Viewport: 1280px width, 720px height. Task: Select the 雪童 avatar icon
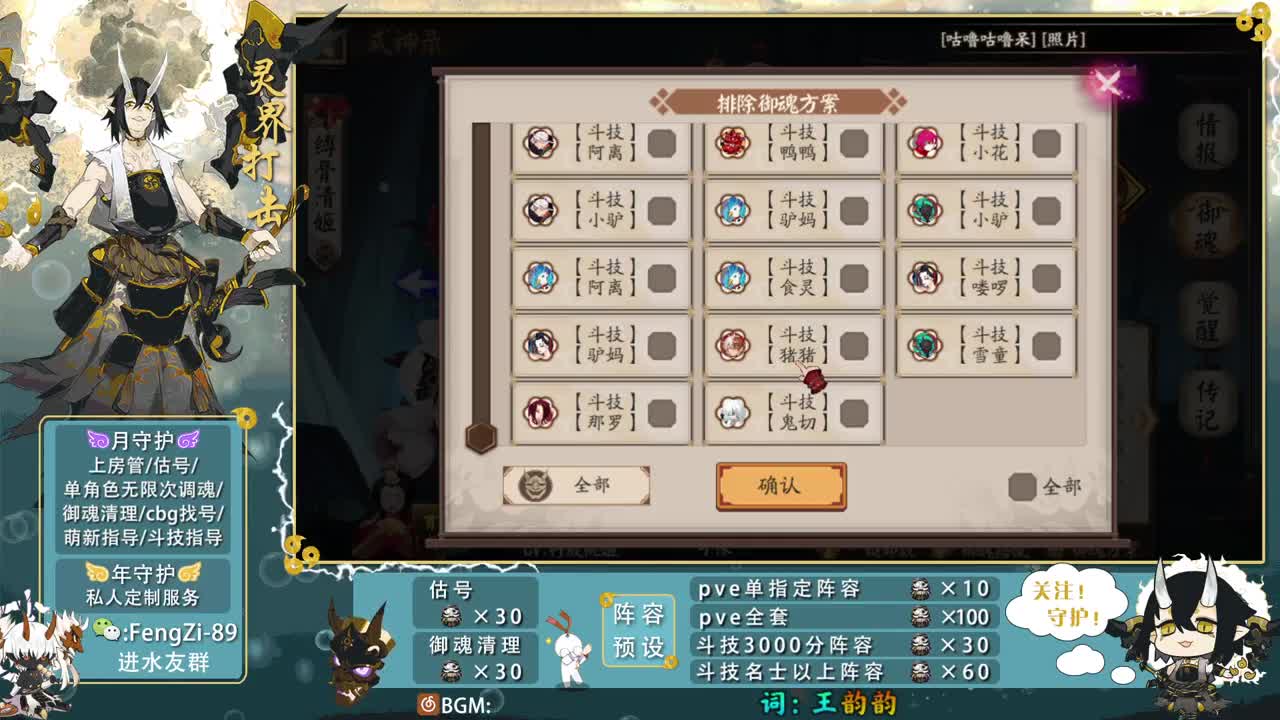(925, 346)
